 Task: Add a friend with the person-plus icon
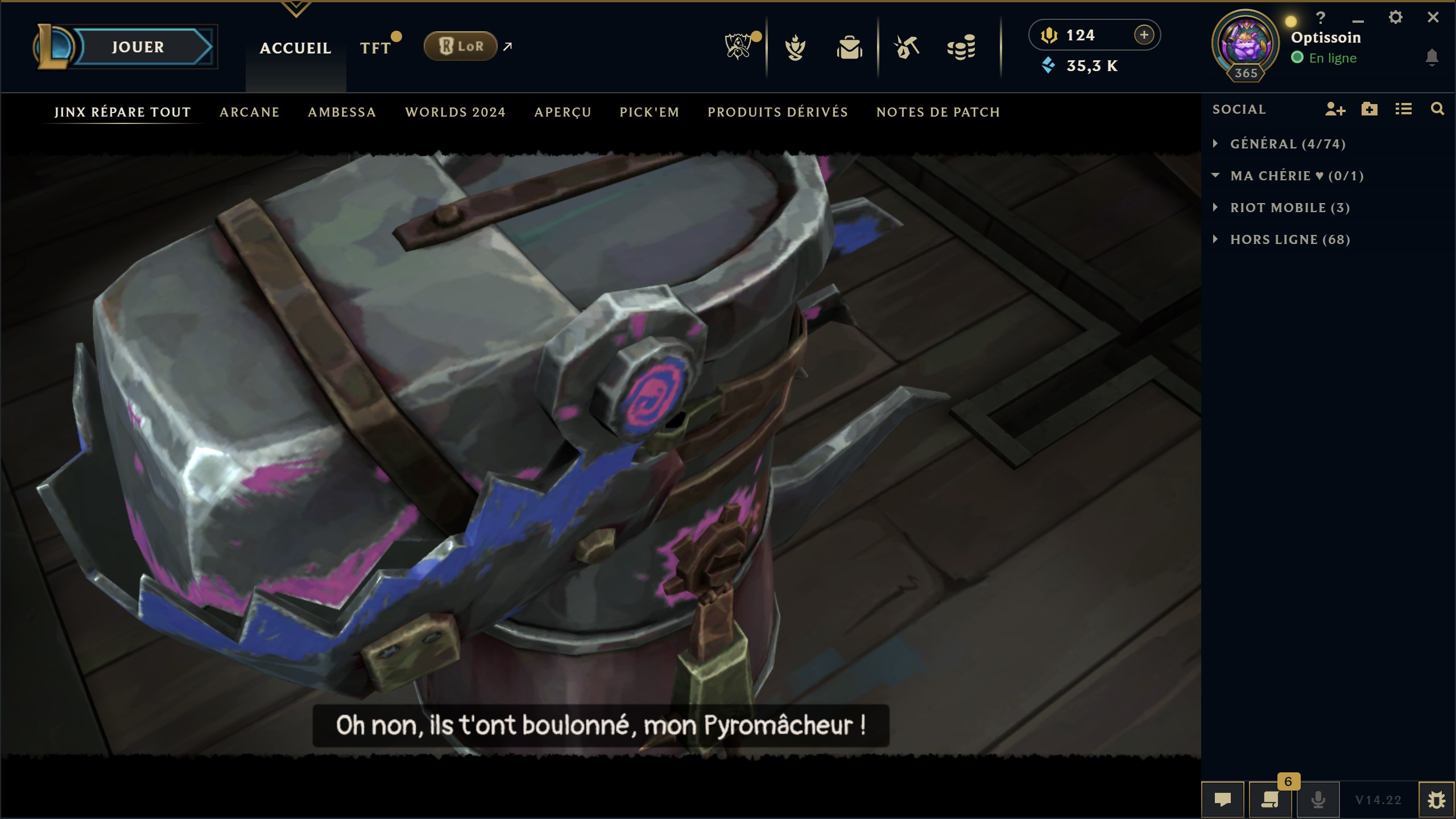[x=1335, y=110]
